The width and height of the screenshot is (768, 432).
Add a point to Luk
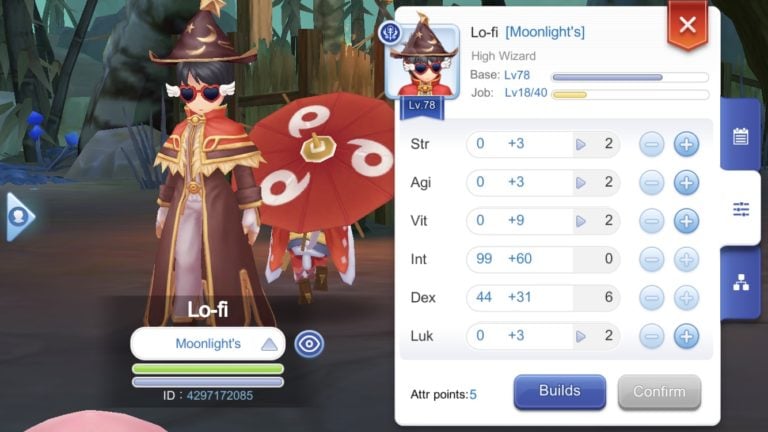coord(686,336)
